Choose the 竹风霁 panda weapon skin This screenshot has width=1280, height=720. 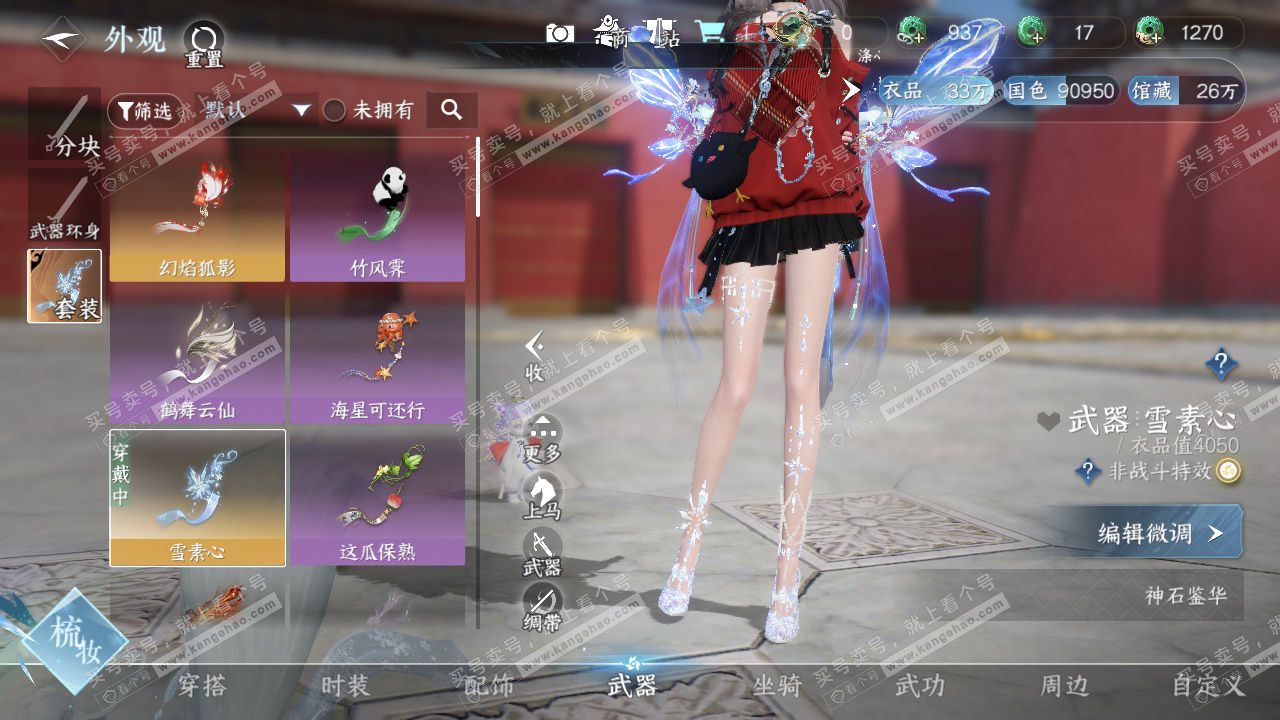[377, 216]
